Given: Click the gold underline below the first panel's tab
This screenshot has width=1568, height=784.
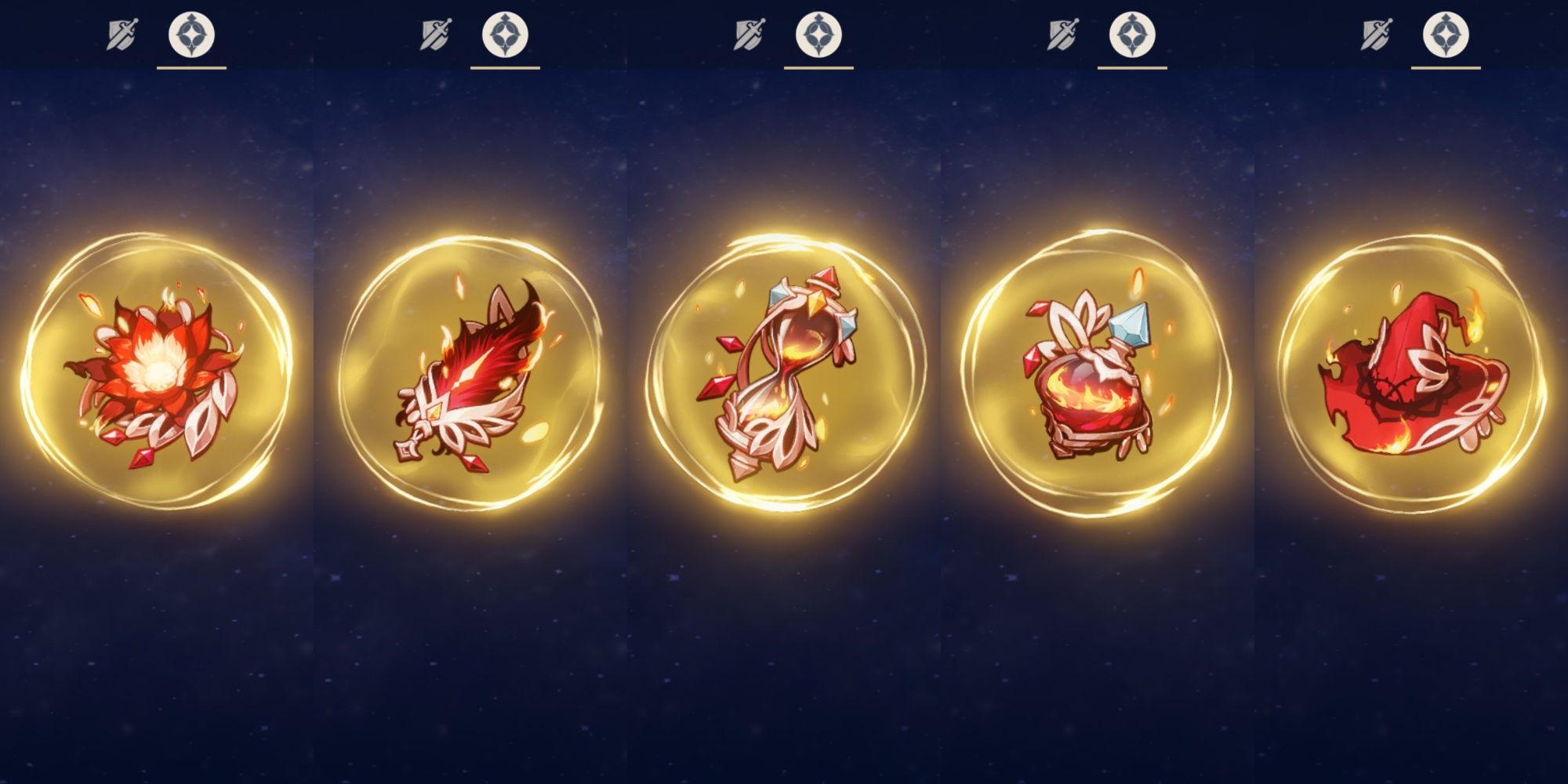Looking at the screenshot, I should pyautogui.click(x=192, y=67).
